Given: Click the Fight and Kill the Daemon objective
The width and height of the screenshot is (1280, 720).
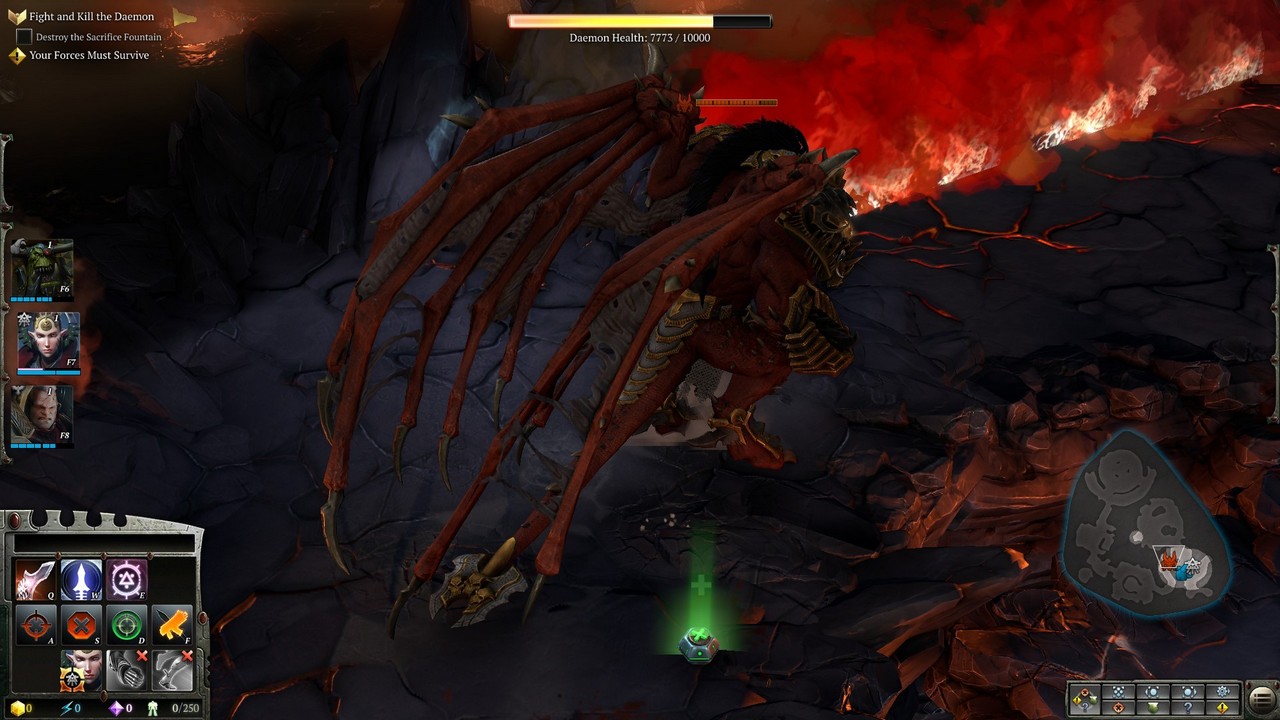Looking at the screenshot, I should point(91,17).
